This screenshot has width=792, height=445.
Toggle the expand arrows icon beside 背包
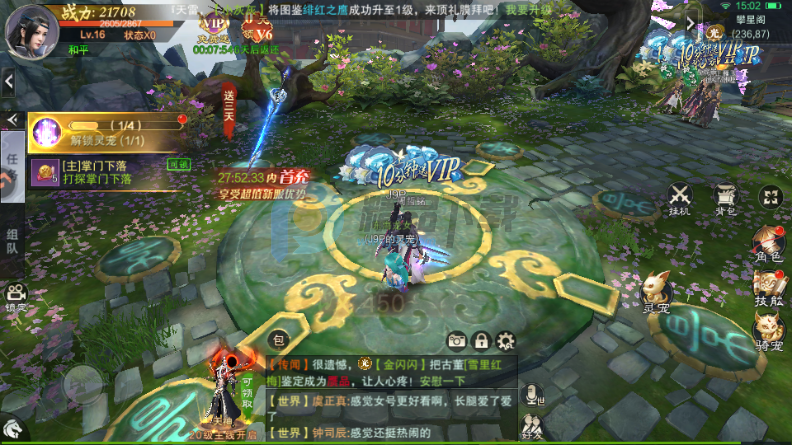click(769, 197)
